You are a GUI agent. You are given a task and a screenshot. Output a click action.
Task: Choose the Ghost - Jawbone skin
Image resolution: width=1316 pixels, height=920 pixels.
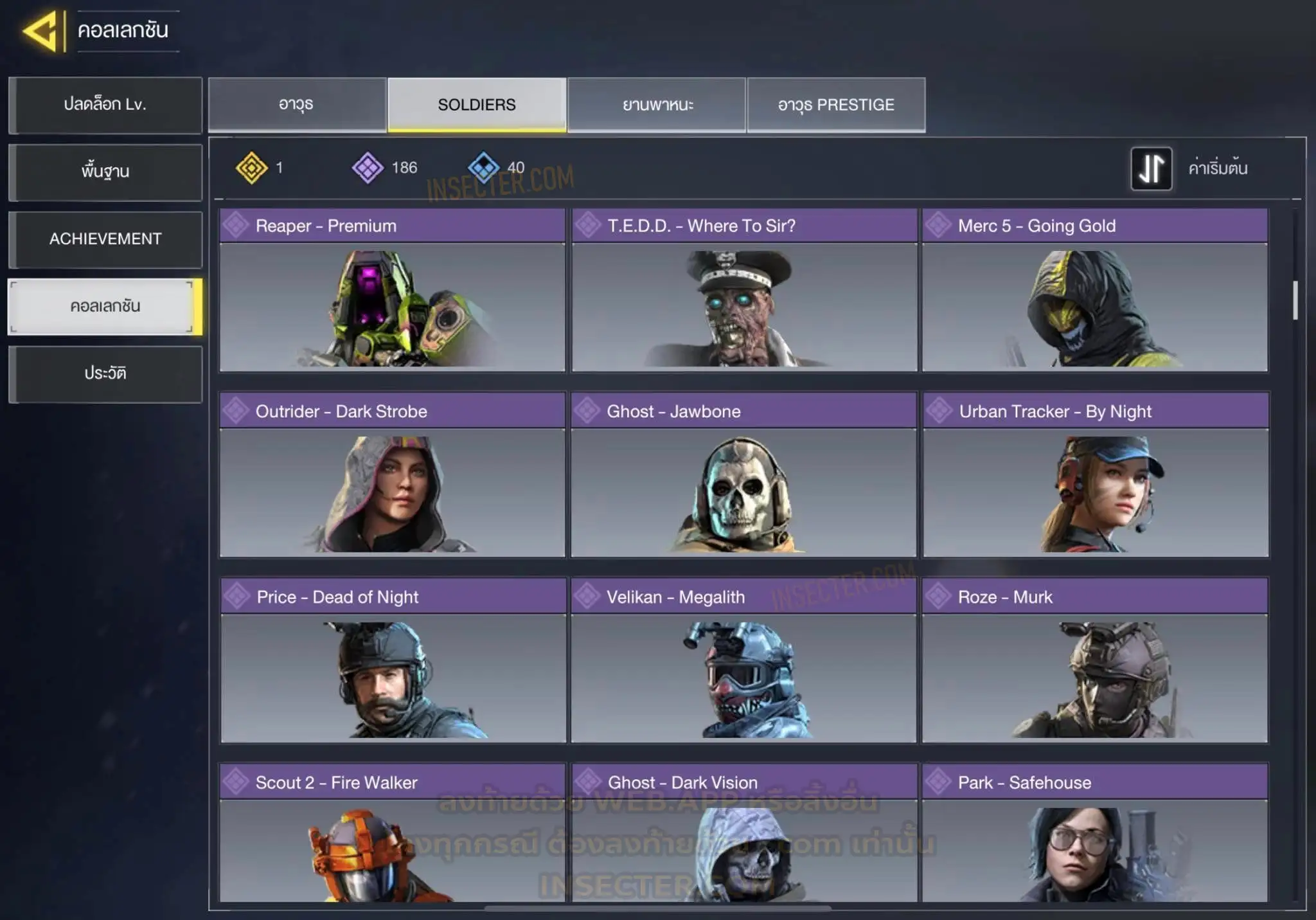[744, 476]
